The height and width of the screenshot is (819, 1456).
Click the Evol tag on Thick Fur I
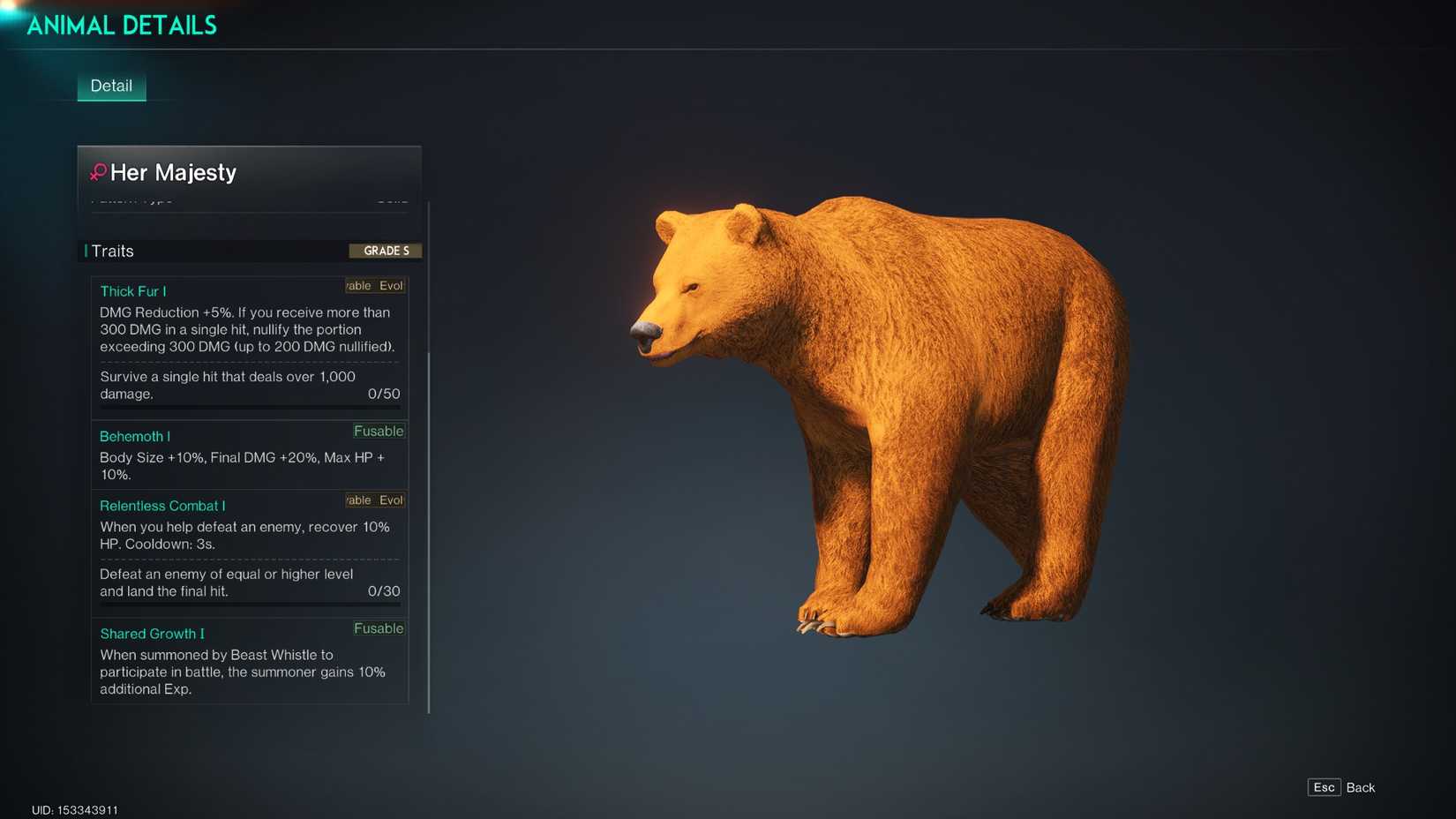(x=389, y=285)
